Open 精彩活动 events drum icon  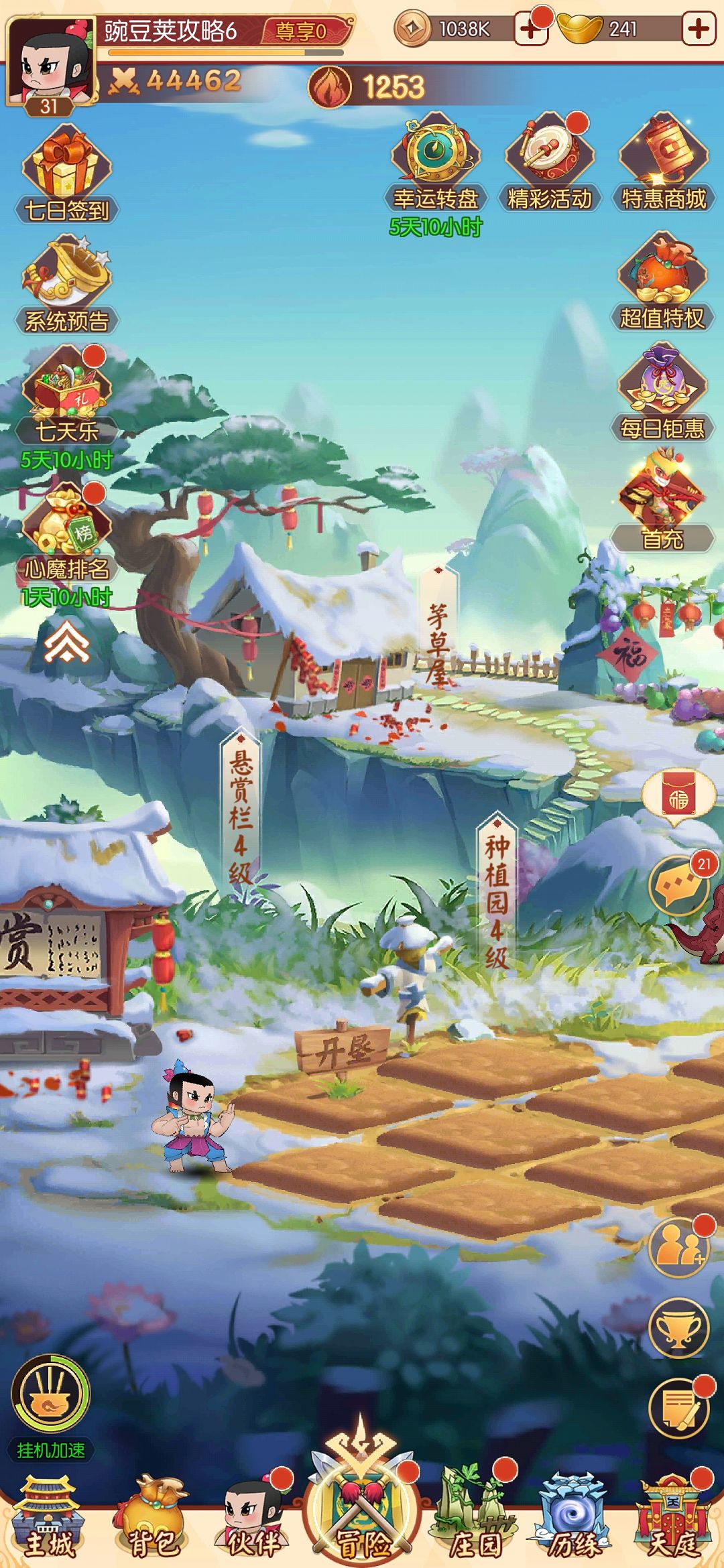coord(549,161)
